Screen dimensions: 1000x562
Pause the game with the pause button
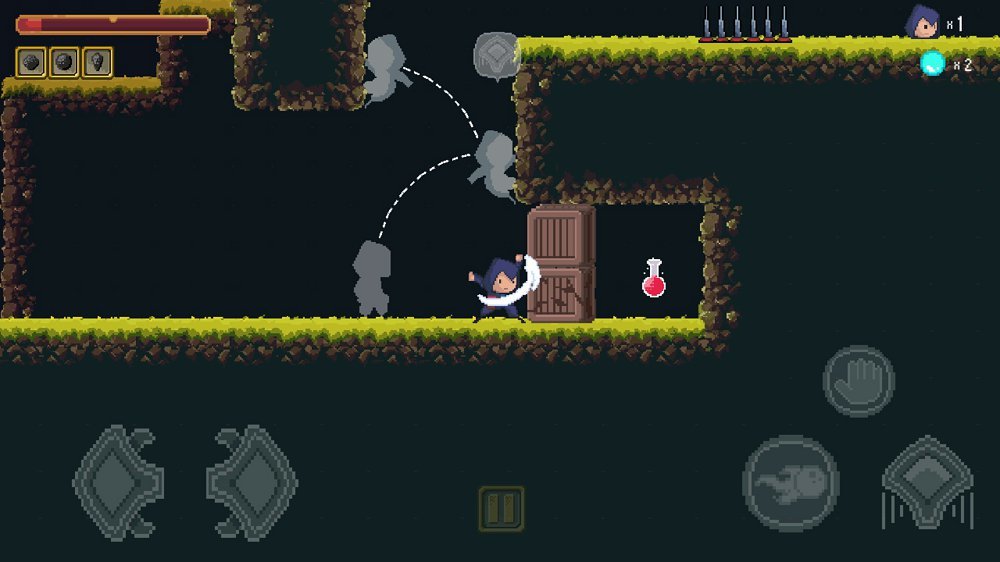(x=501, y=508)
